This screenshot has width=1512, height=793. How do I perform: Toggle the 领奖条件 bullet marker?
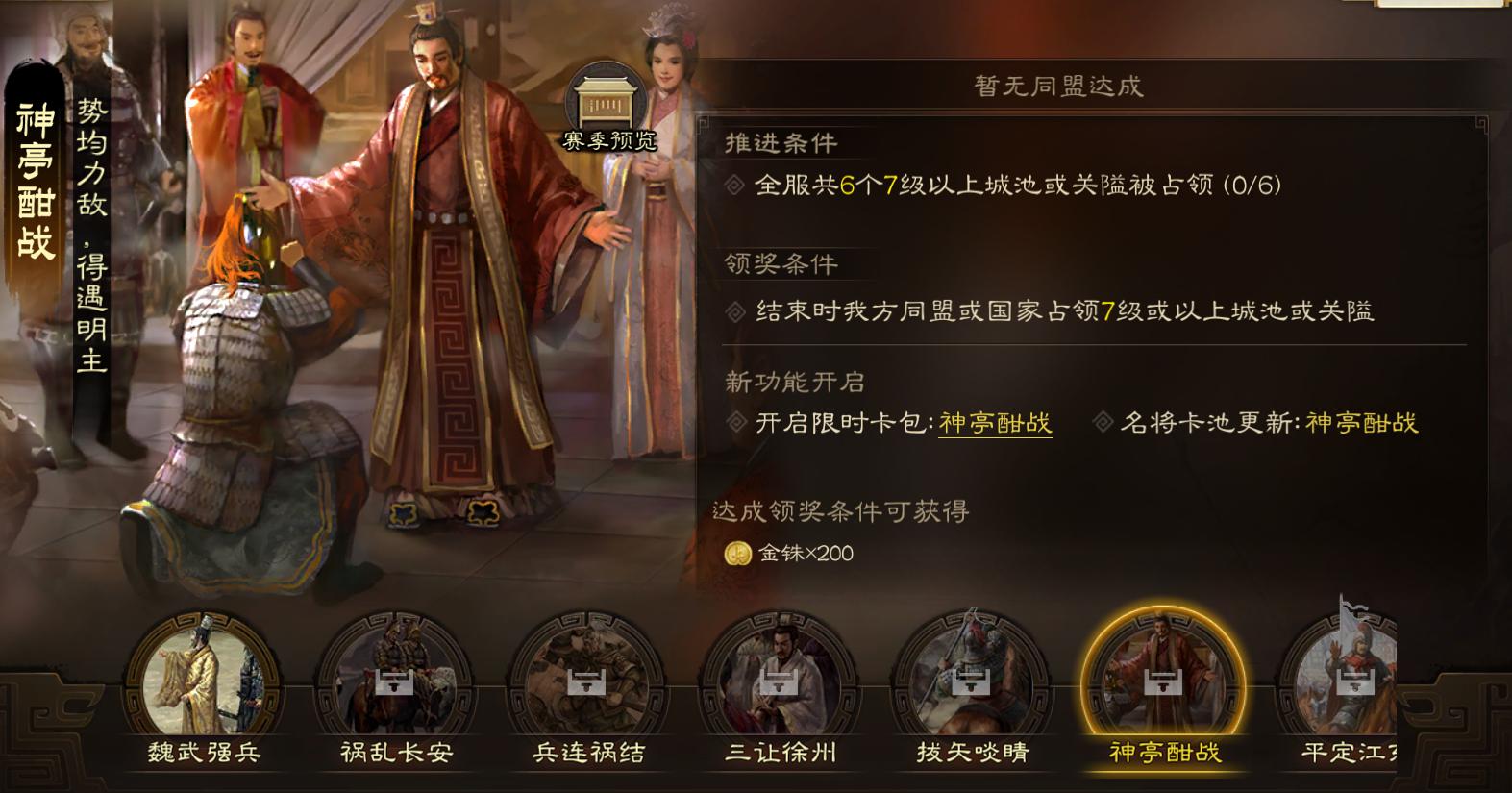pos(736,310)
